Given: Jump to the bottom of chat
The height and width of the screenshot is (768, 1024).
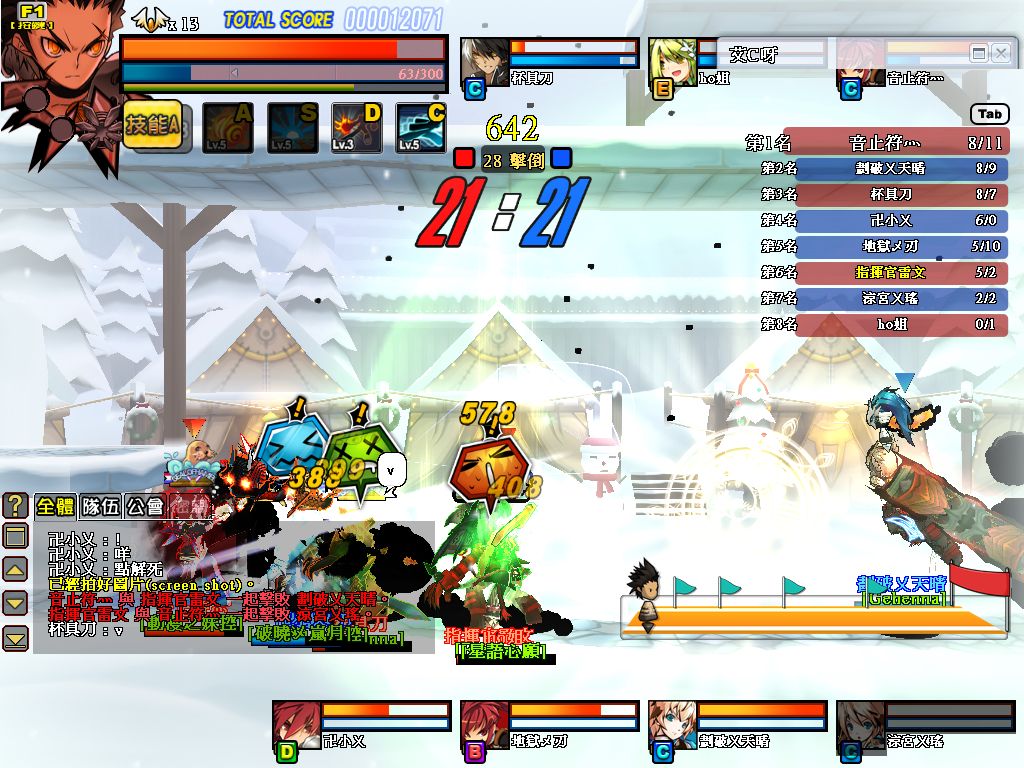Looking at the screenshot, I should pyautogui.click(x=15, y=637).
